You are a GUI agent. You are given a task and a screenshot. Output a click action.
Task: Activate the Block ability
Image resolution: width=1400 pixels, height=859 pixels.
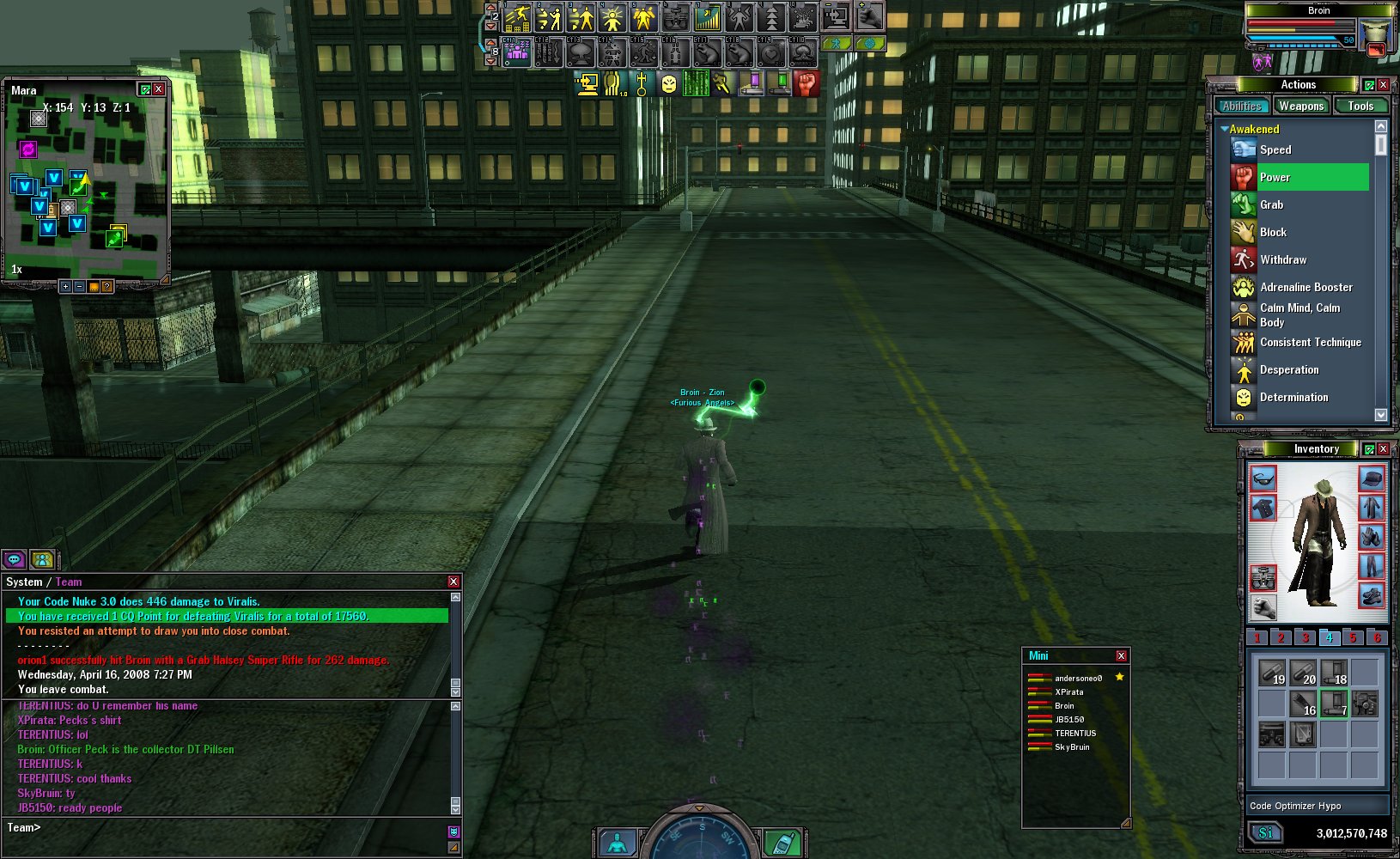pos(1273,232)
